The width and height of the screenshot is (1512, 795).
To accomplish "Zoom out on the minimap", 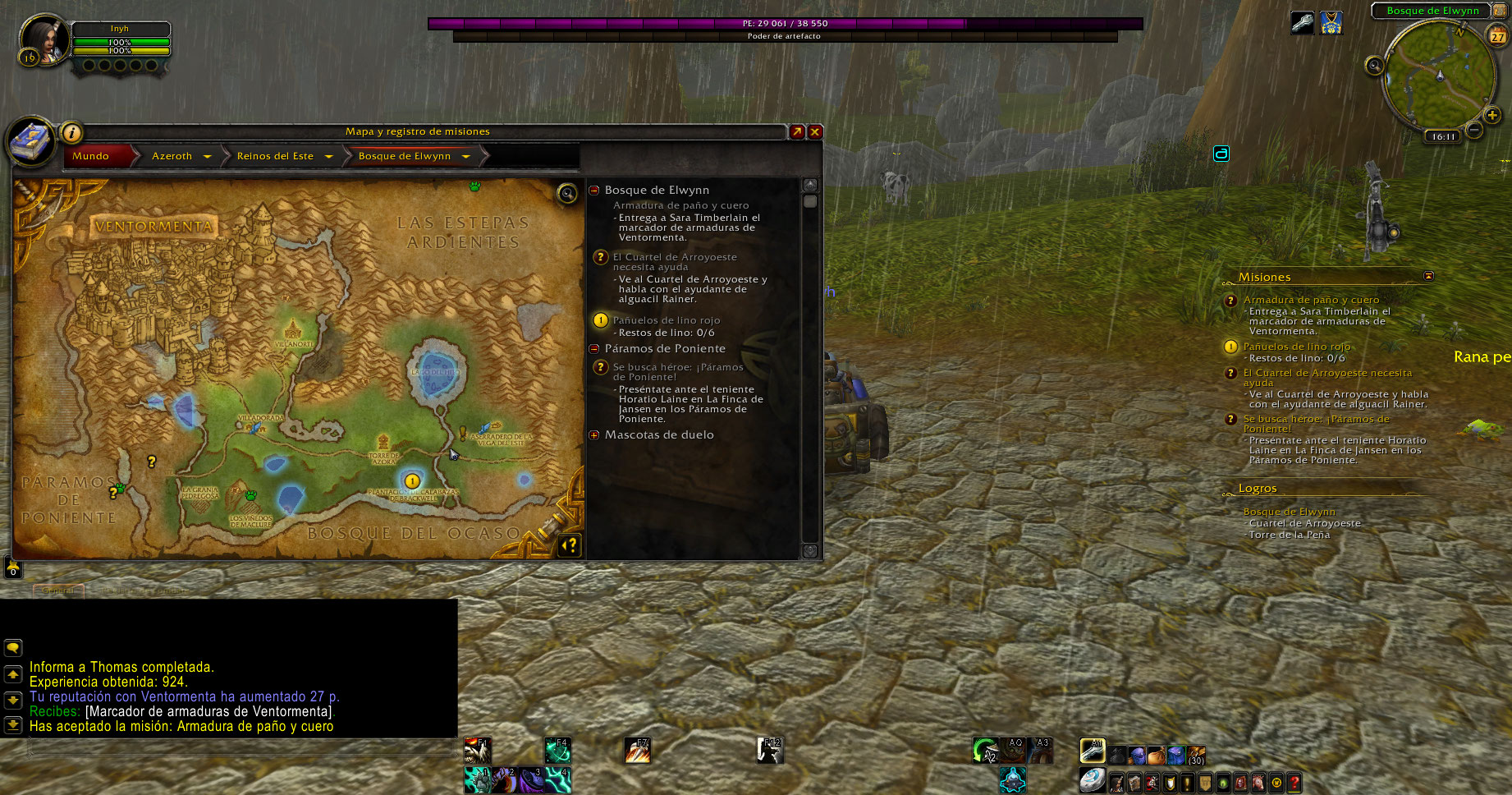I will point(1474,129).
